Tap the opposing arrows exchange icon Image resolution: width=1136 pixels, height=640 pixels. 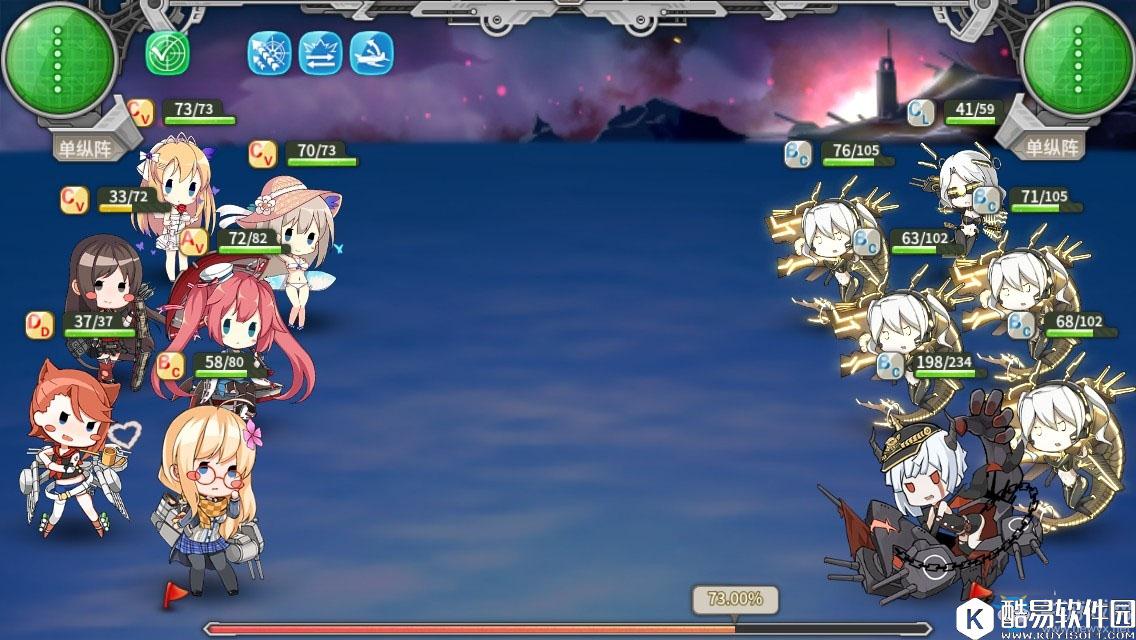(321, 53)
